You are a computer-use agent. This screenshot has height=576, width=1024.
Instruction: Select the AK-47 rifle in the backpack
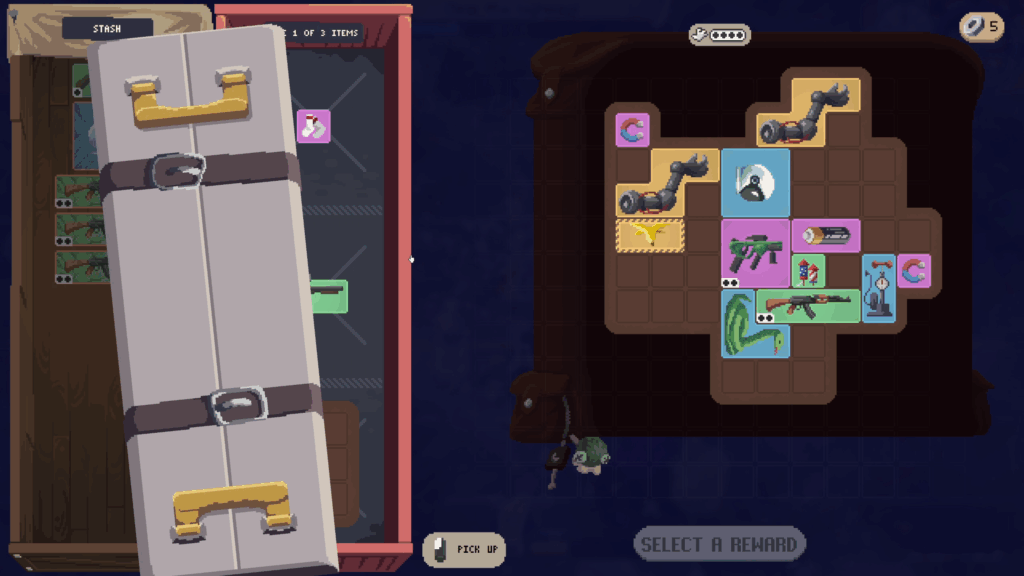(x=808, y=305)
